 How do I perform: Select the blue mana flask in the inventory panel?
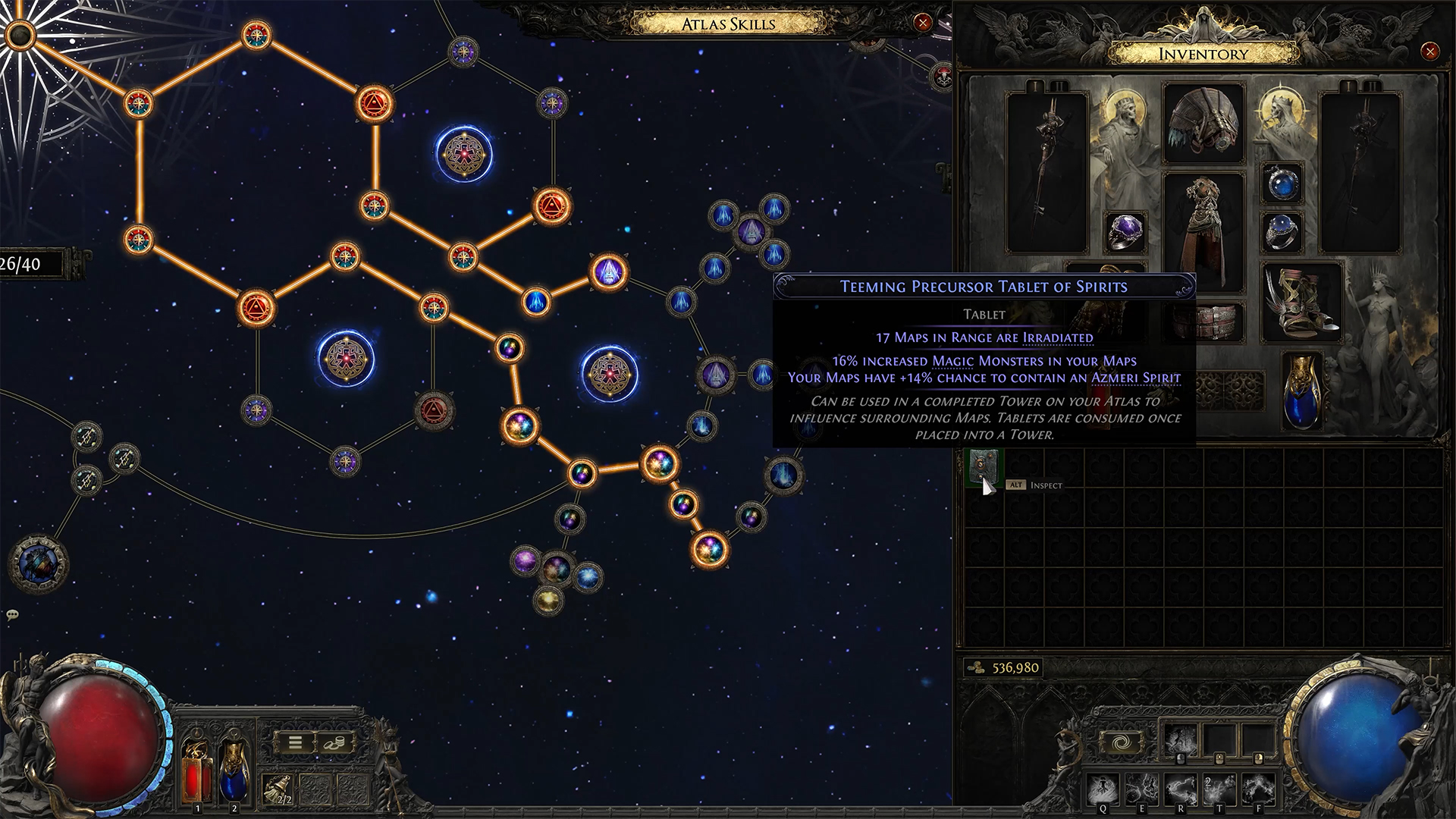1302,391
